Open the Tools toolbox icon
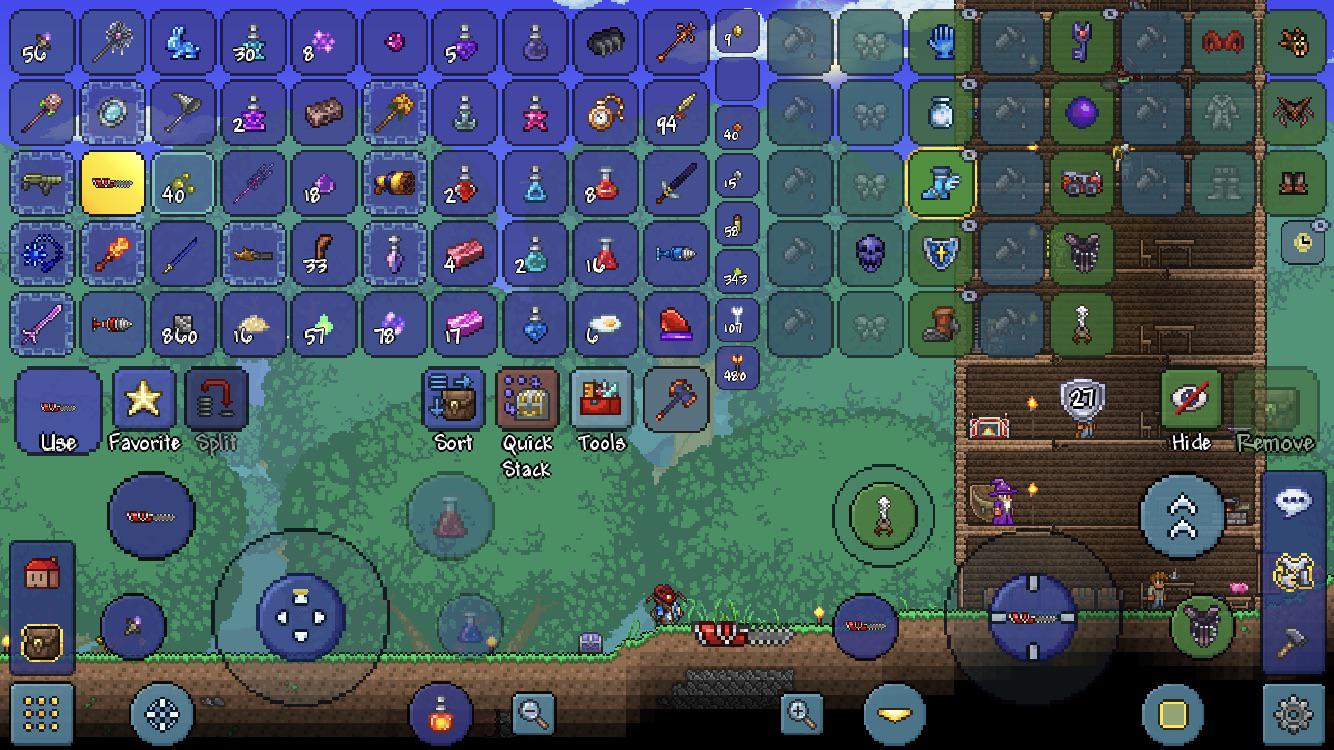Screen dimensions: 1334x750 (x=602, y=400)
